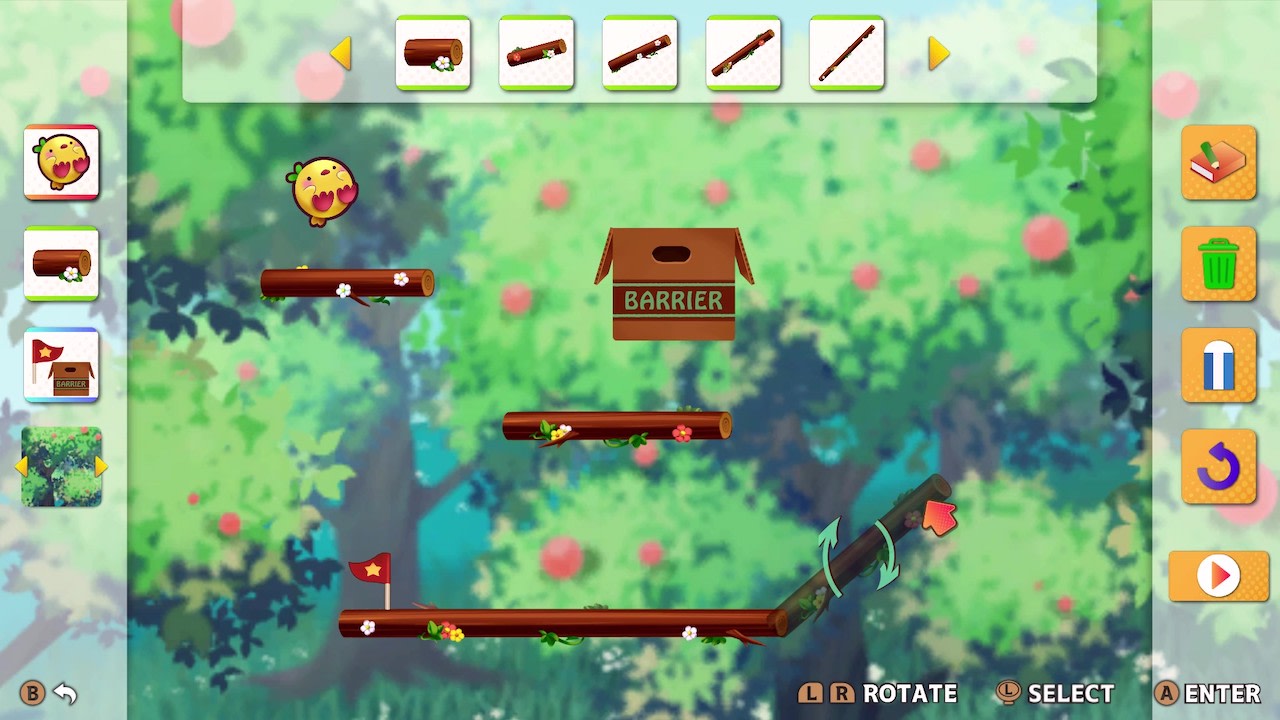The image size is (1280, 720).
Task: Select the thick log with flower thumbnail
Action: point(433,54)
